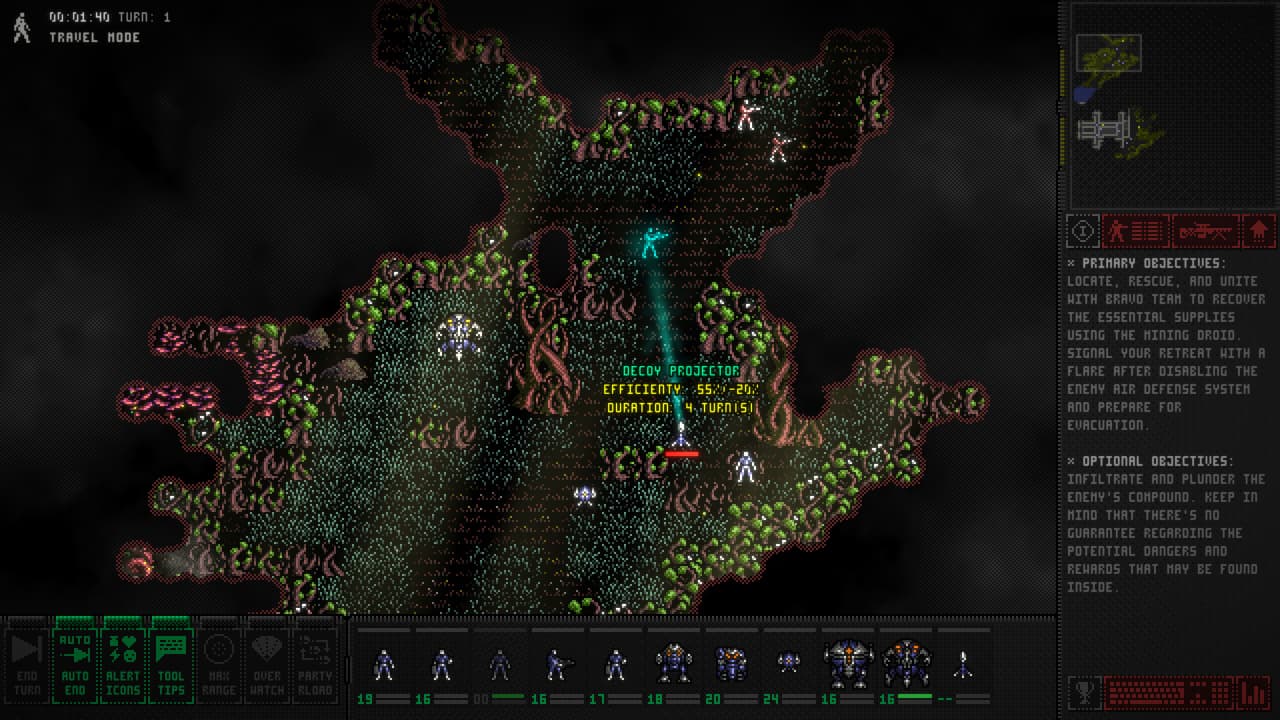Show Max Range overlay
The width and height of the screenshot is (1280, 720).
click(x=219, y=666)
